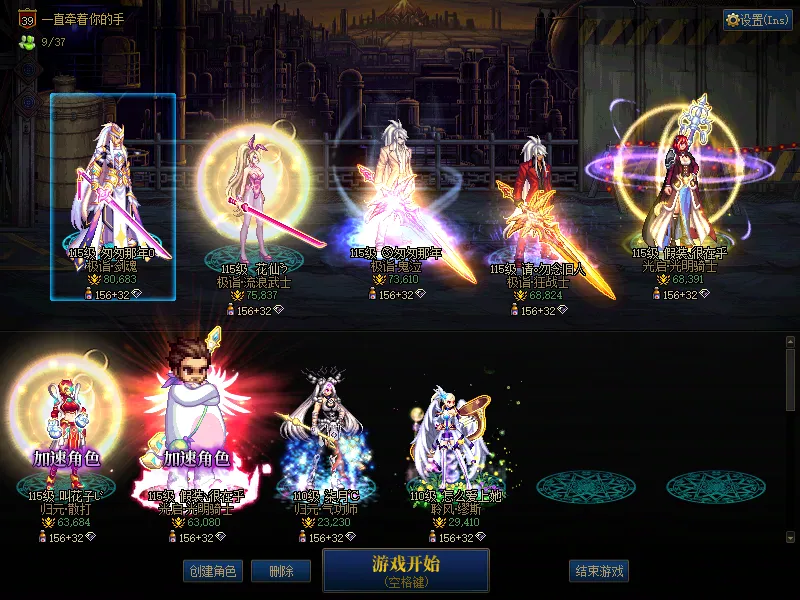Click the level 39 adventure group badge
This screenshot has width=800, height=600.
point(27,18)
